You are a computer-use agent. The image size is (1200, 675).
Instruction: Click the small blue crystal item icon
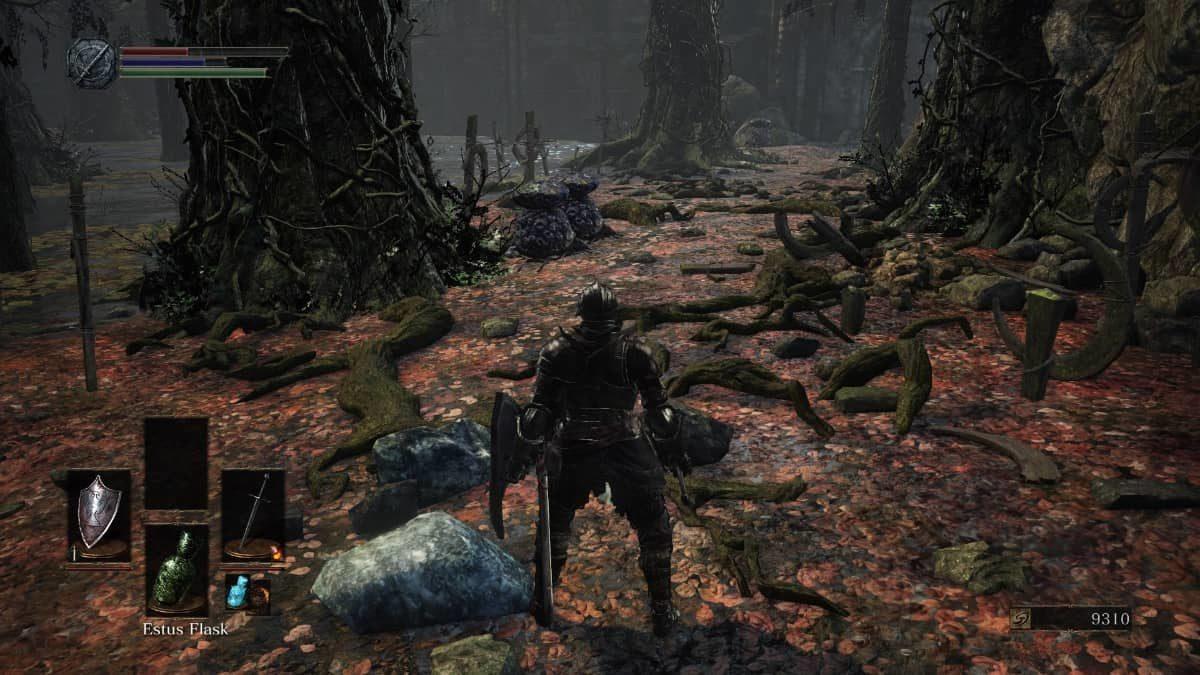point(236,592)
